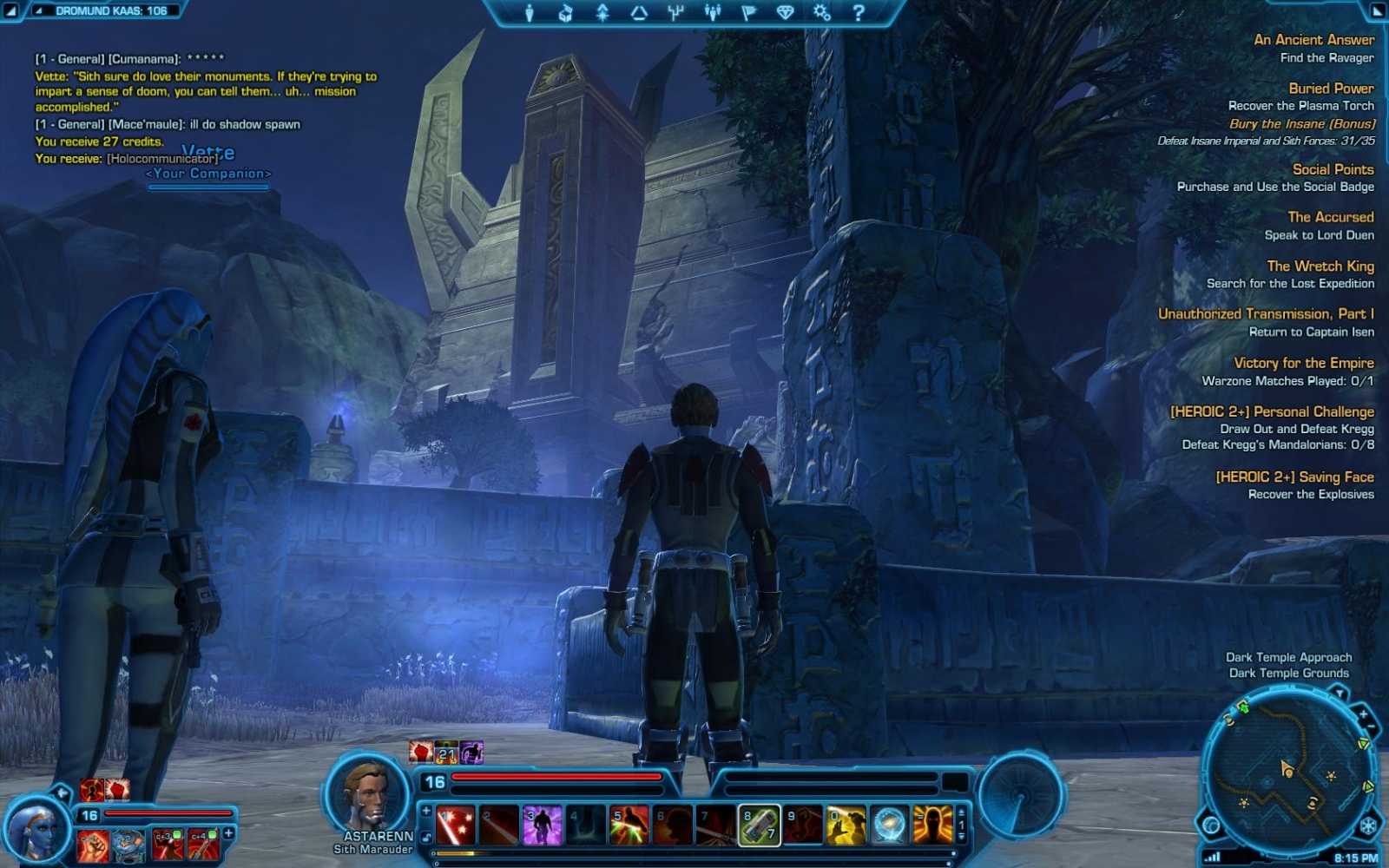Open the Social group icon
The image size is (1389, 868).
point(713,12)
